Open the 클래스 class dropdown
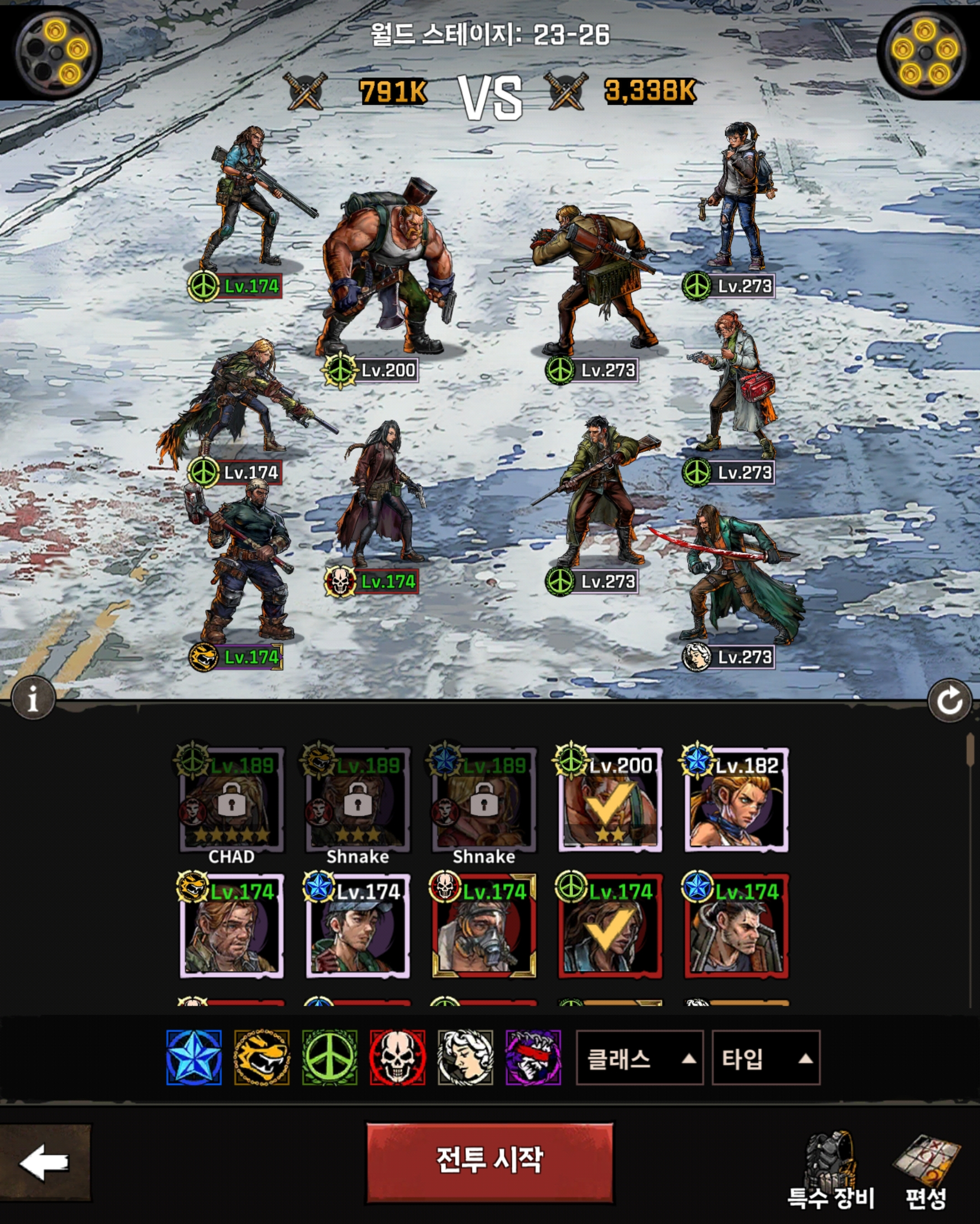 tap(639, 1059)
